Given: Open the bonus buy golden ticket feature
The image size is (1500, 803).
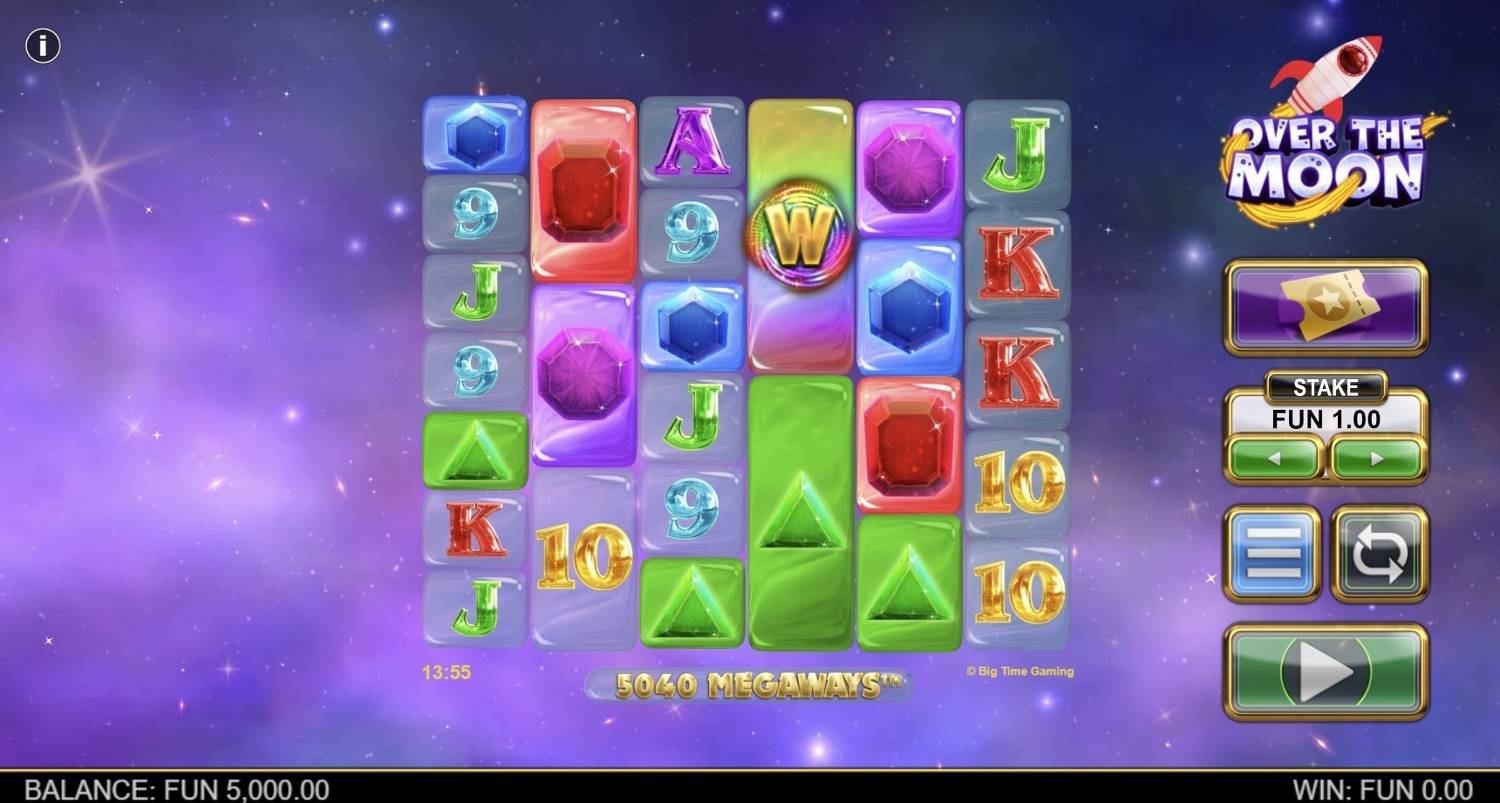Looking at the screenshot, I should click(x=1325, y=305).
